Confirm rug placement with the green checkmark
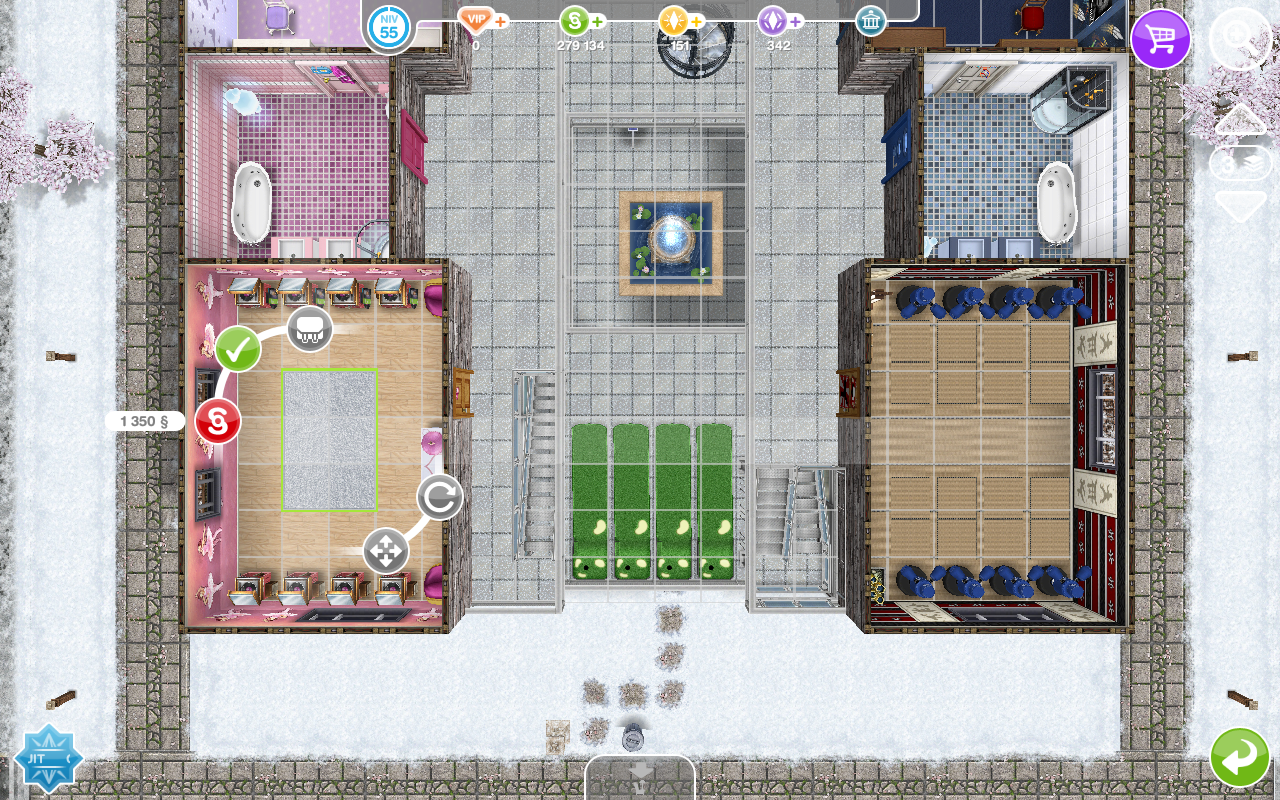 pos(238,349)
